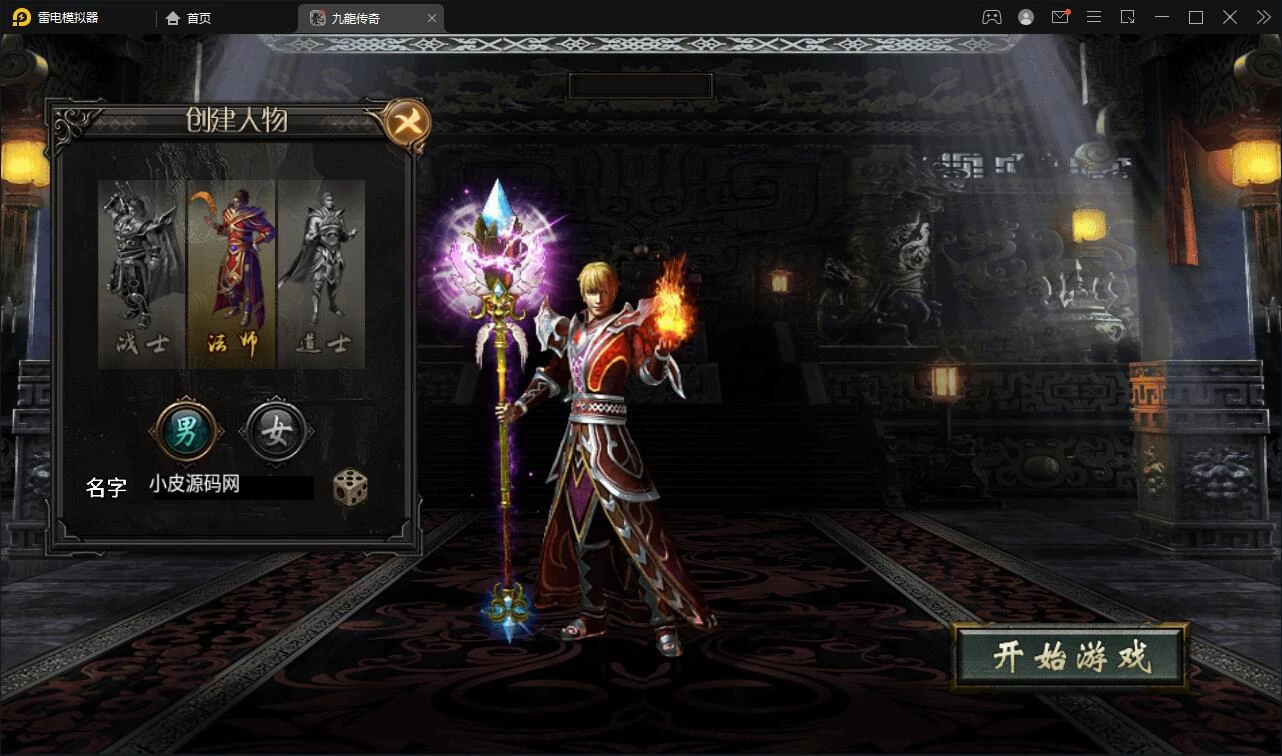
Task: Click the character name input field
Action: (230, 487)
